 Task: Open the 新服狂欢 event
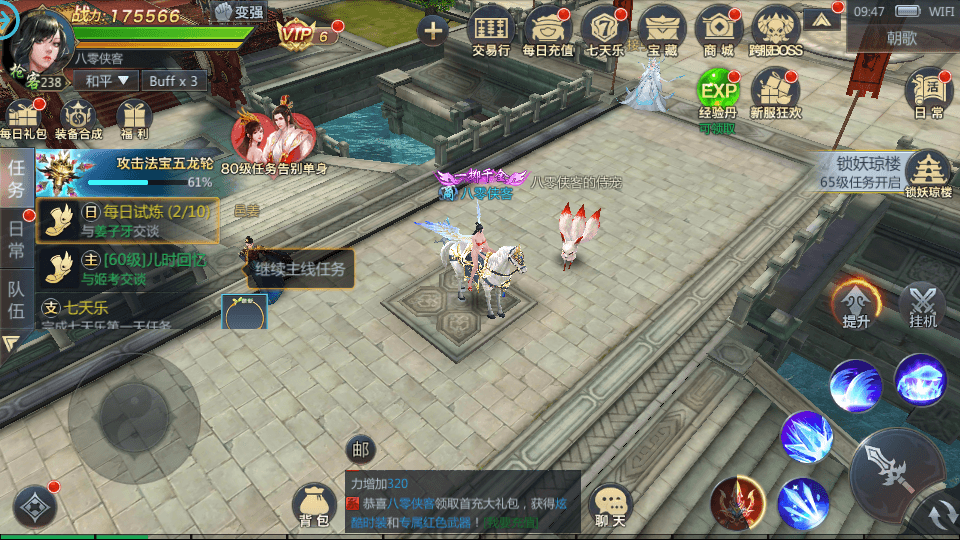click(x=776, y=96)
